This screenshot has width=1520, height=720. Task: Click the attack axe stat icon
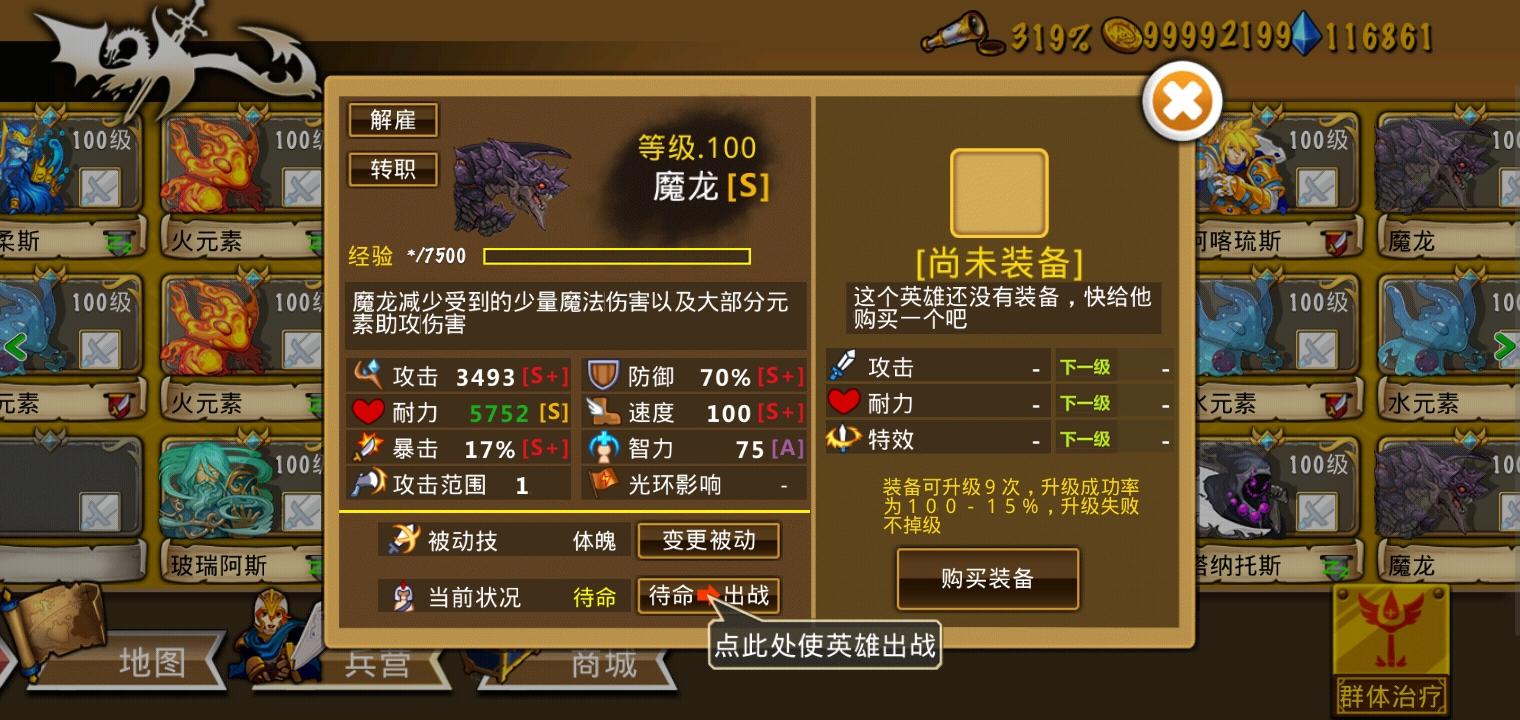(x=368, y=375)
